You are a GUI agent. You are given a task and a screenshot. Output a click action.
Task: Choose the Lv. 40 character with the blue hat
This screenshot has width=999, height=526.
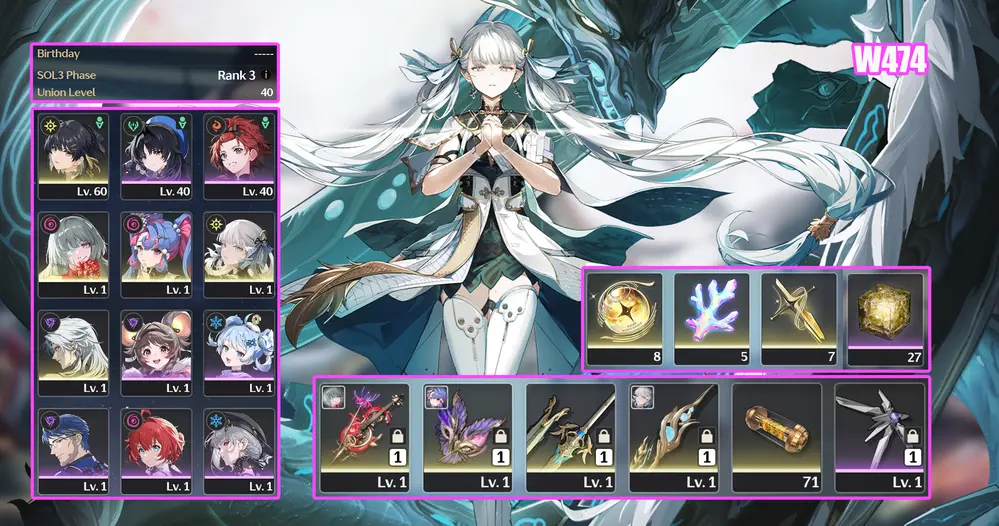tap(156, 155)
